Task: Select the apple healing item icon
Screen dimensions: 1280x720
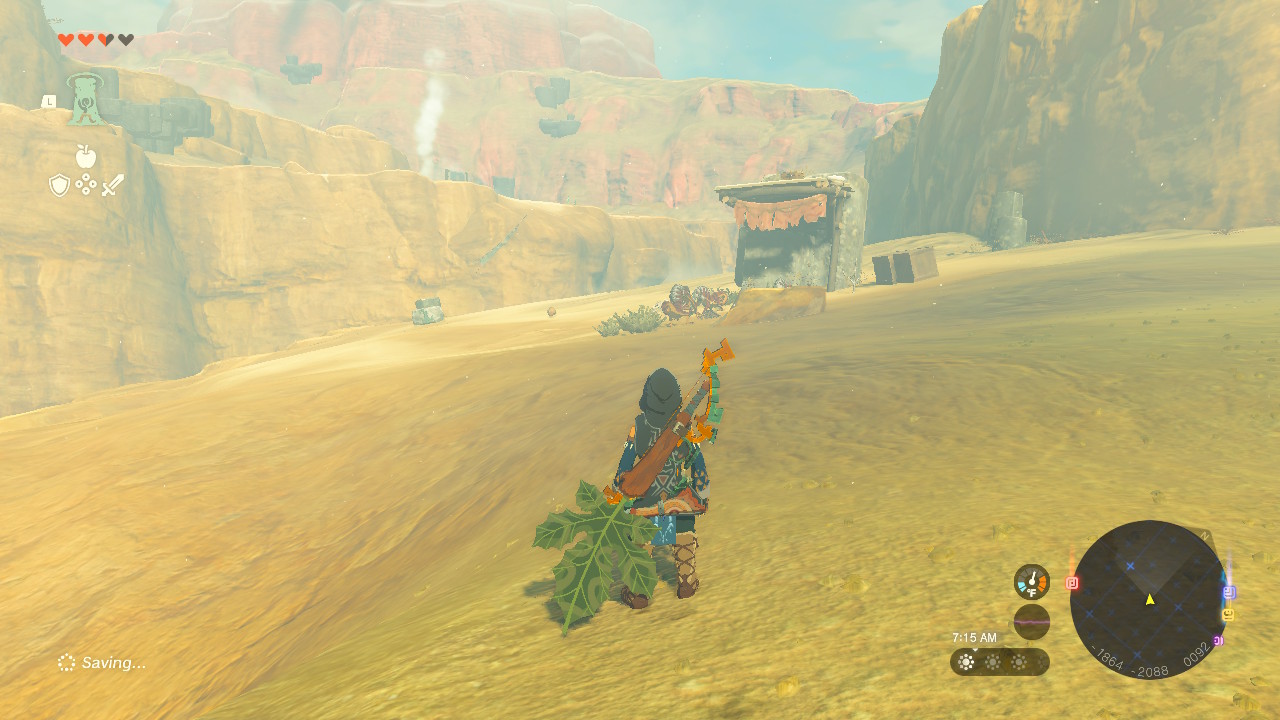Action: click(85, 156)
